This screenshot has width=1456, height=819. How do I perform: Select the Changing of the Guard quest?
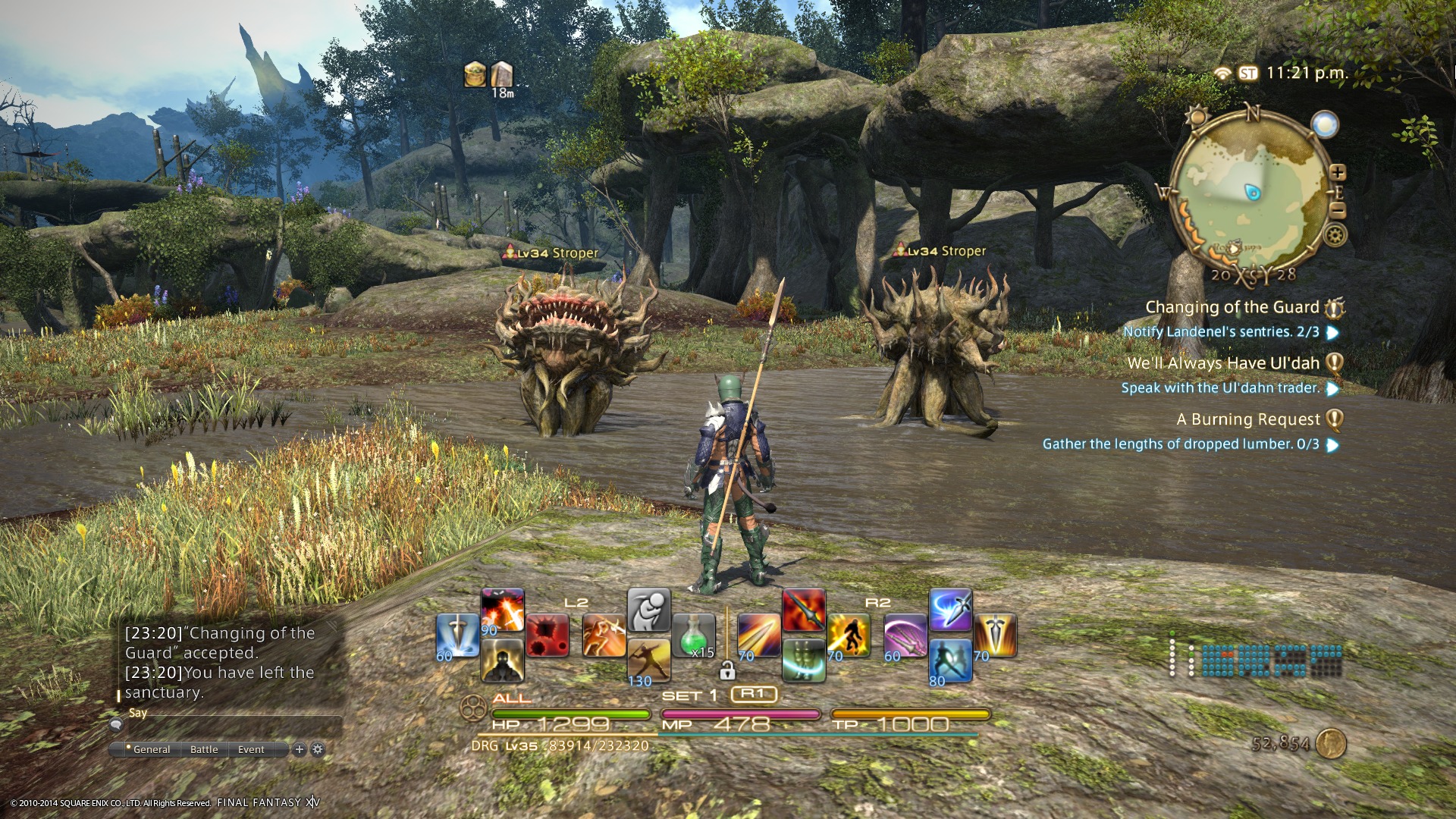pos(1232,307)
